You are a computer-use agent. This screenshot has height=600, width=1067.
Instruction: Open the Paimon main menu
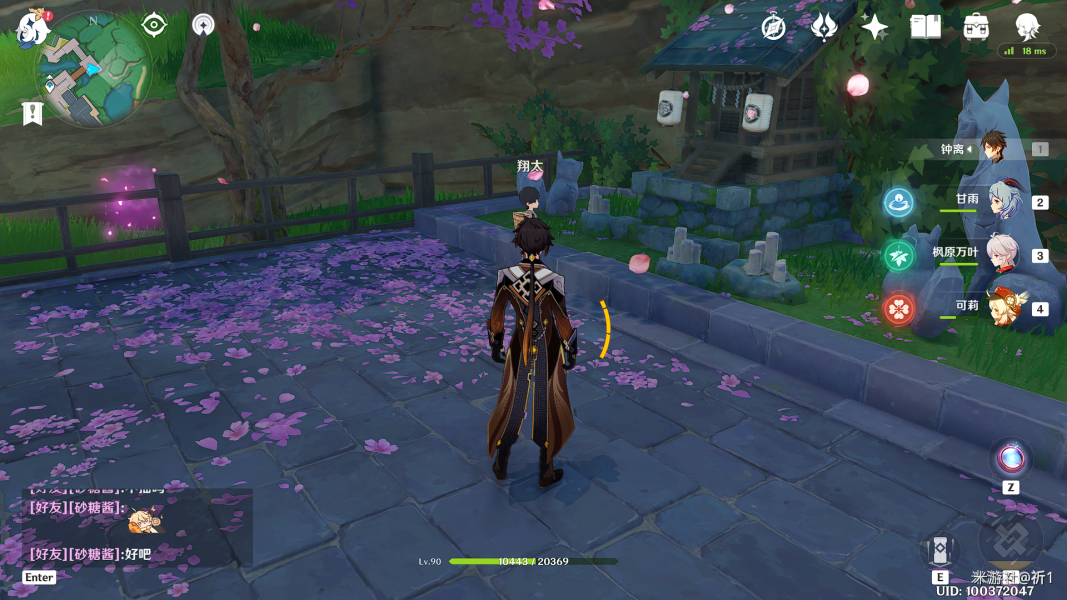tap(33, 28)
